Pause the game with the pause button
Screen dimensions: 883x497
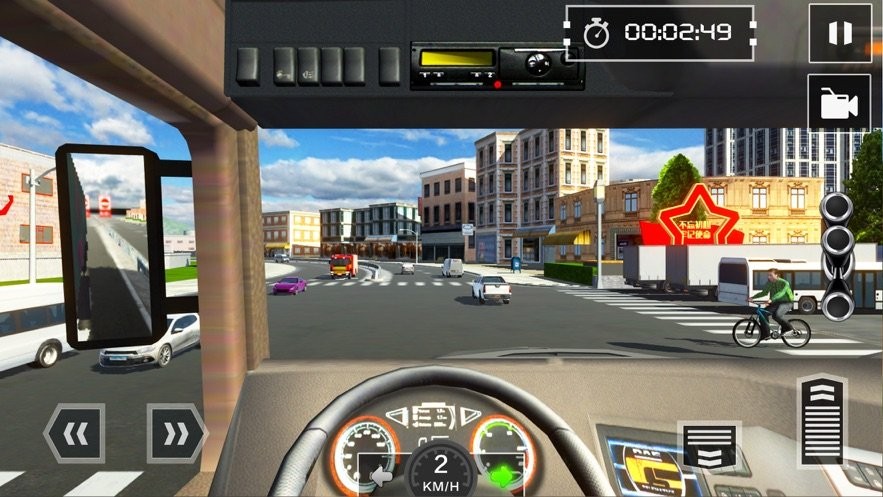(839, 33)
